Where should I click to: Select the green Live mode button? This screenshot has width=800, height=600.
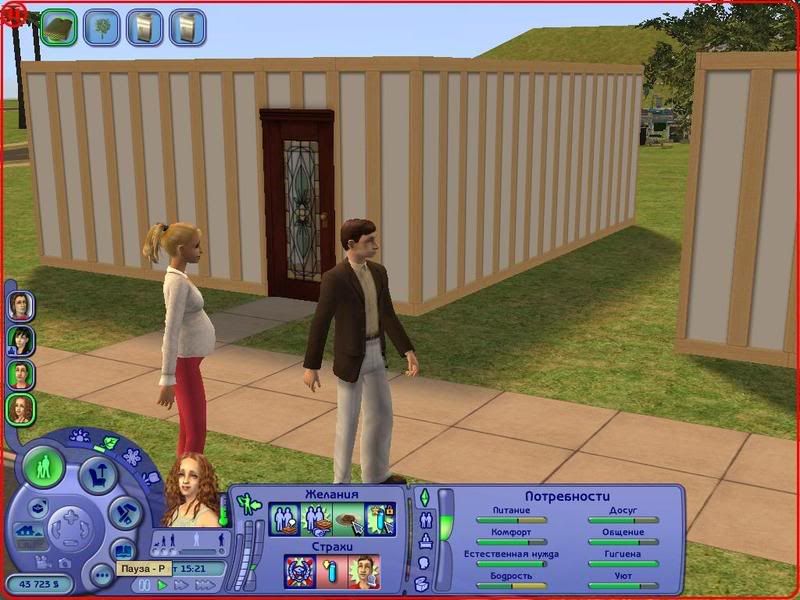click(x=45, y=468)
